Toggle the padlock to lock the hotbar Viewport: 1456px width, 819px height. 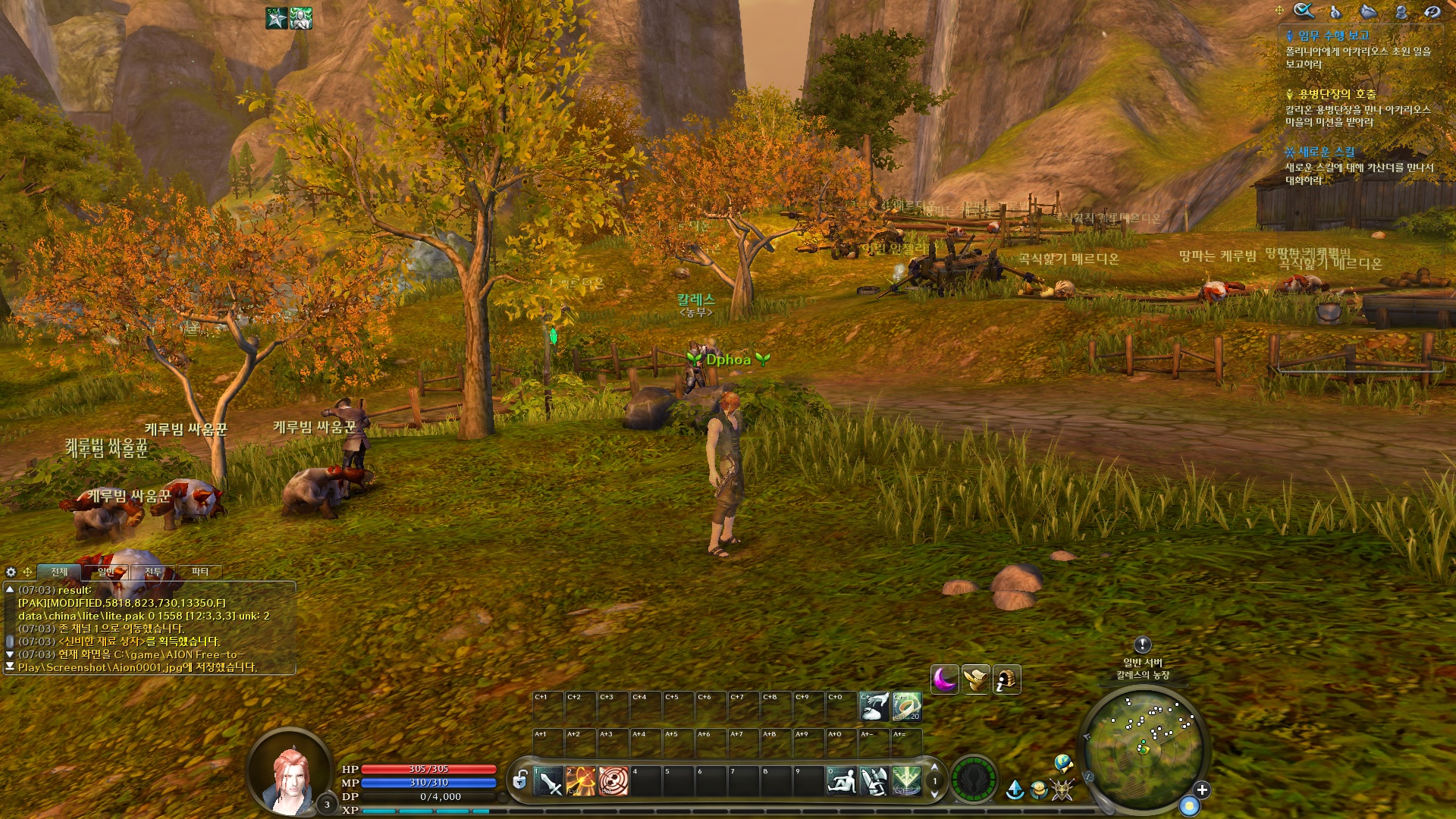[521, 782]
